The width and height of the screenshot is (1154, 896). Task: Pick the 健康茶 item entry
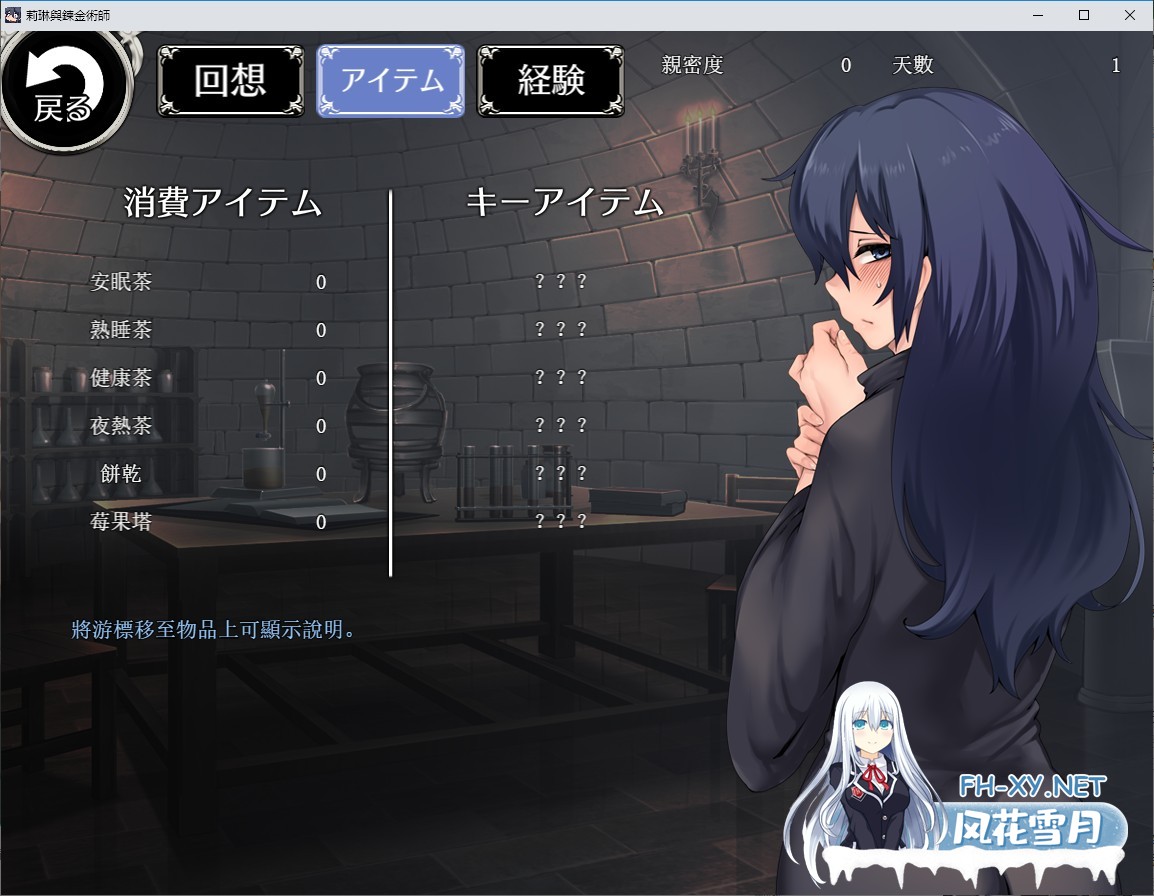point(121,378)
